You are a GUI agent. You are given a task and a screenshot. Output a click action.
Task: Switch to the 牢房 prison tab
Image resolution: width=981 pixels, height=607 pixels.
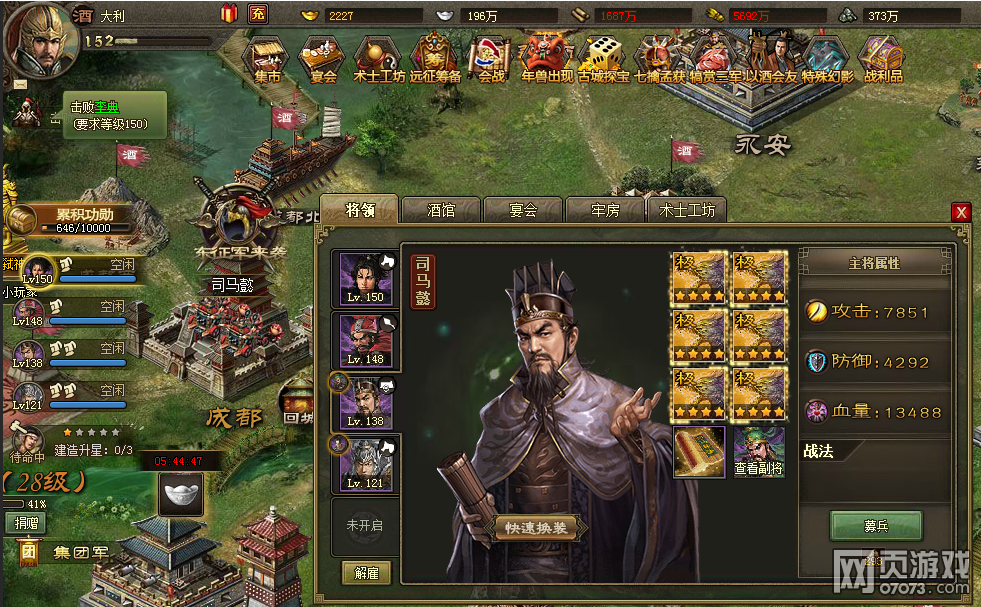[x=605, y=210]
